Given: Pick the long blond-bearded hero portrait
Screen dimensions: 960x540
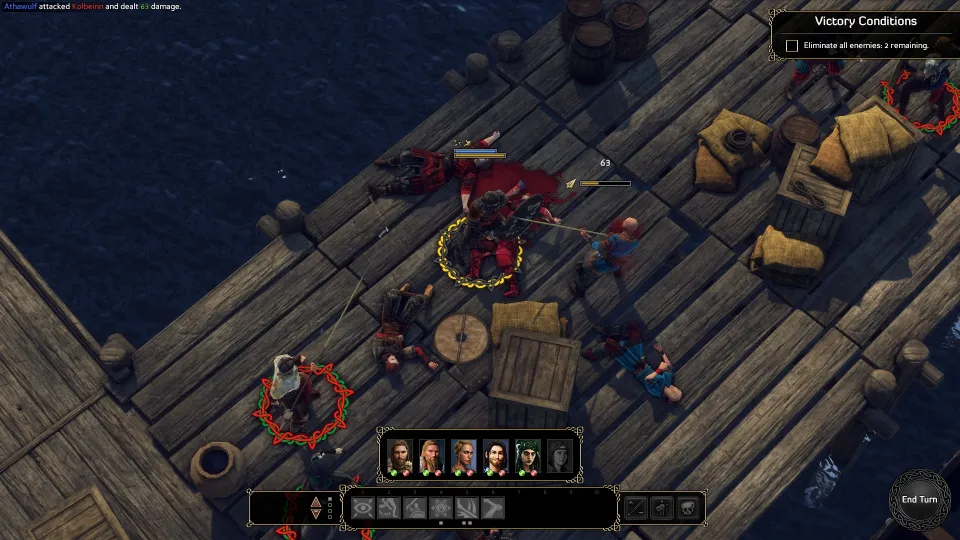Looking at the screenshot, I should (432, 455).
